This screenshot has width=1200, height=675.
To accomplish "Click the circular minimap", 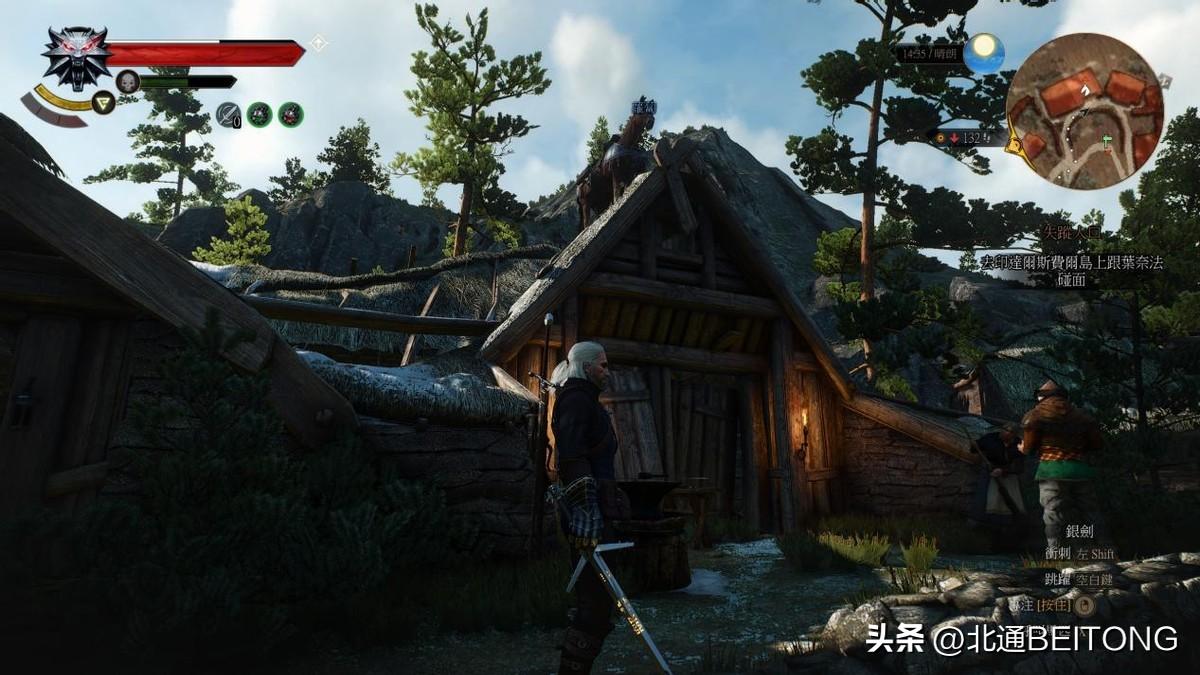I will click(1084, 111).
